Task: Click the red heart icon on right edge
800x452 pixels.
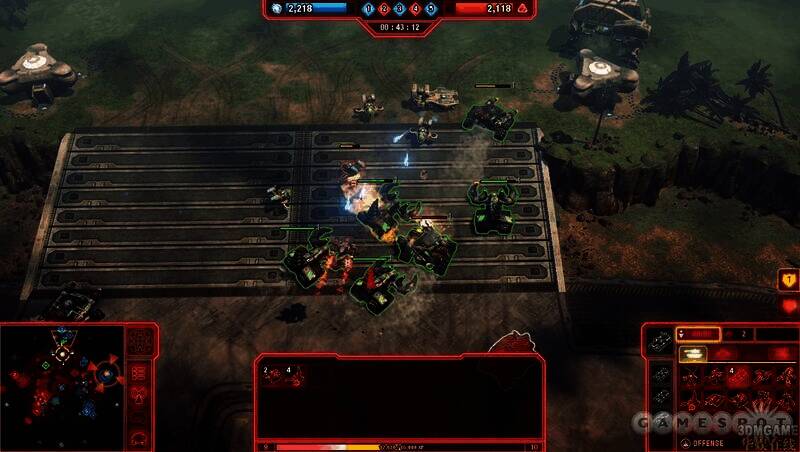Action: tap(789, 307)
